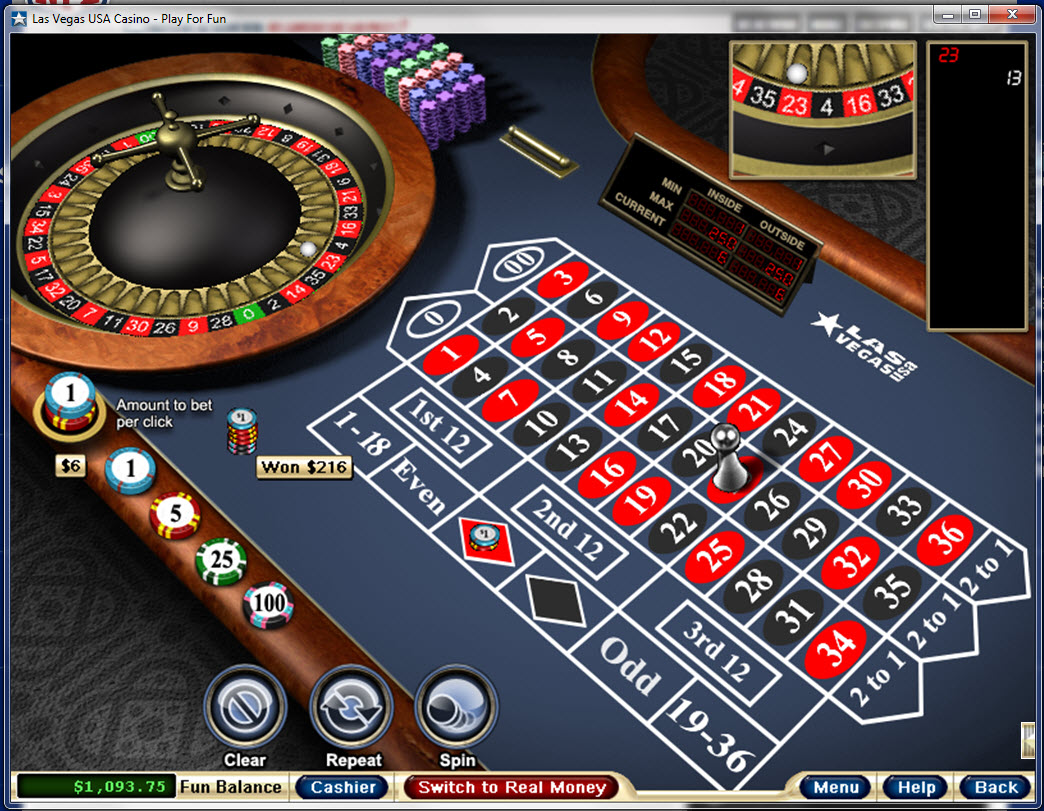
Task: Switch to Real Money mode
Action: (511, 787)
